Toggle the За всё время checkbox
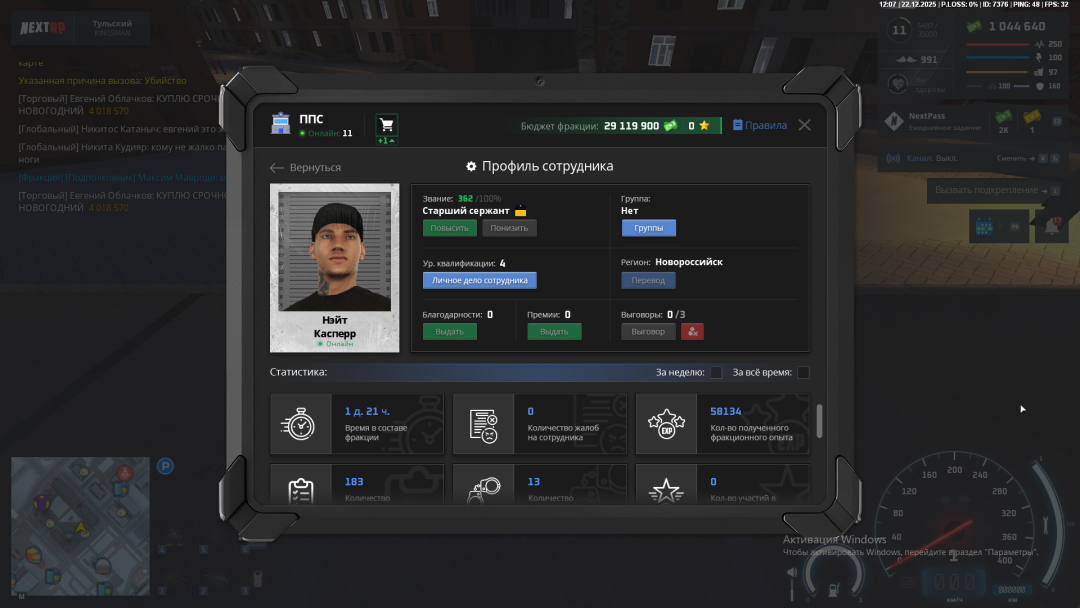This screenshot has height=608, width=1080. [x=803, y=373]
